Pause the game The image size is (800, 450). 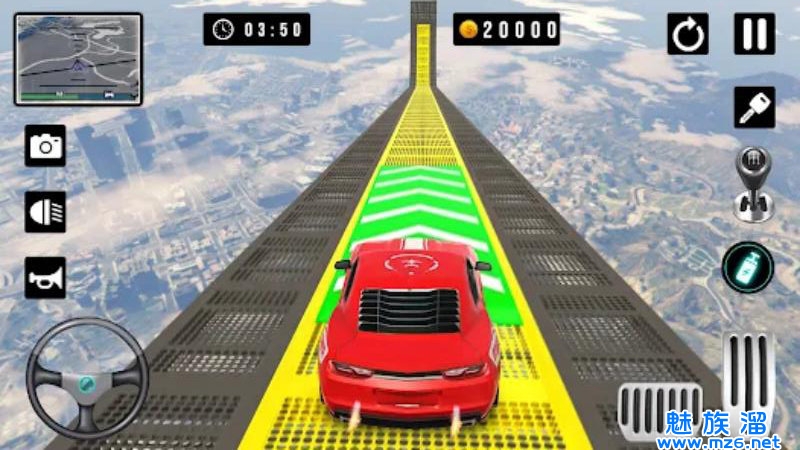tap(754, 34)
